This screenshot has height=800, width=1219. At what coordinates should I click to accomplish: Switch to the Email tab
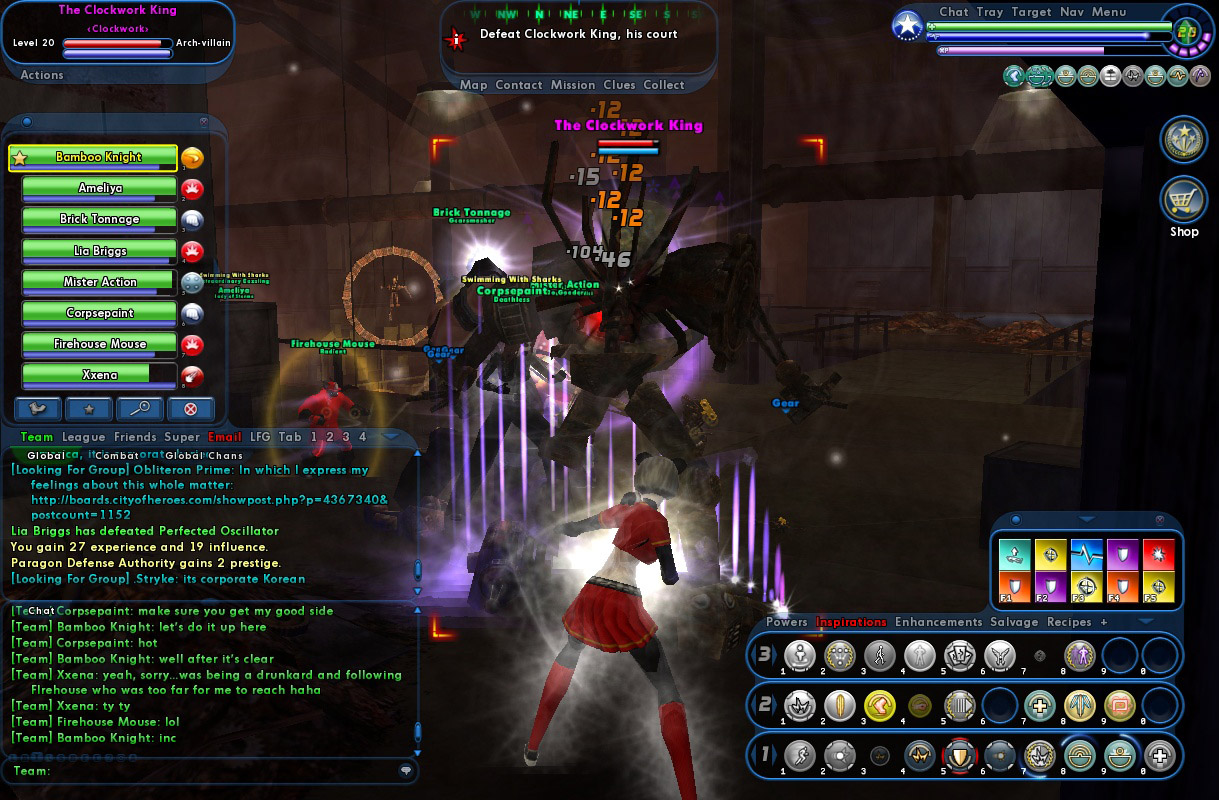coord(224,437)
